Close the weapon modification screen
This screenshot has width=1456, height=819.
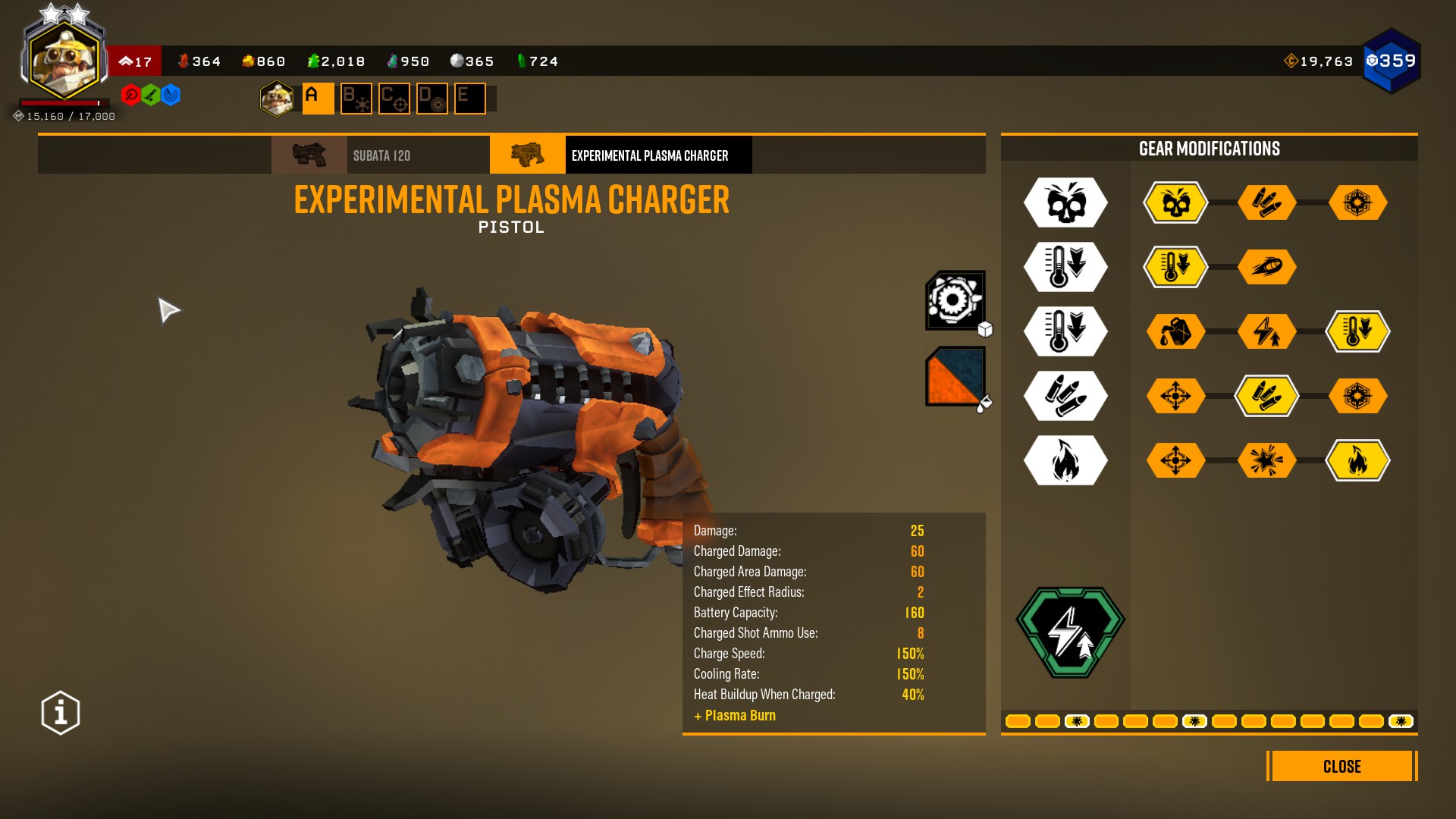click(1341, 766)
